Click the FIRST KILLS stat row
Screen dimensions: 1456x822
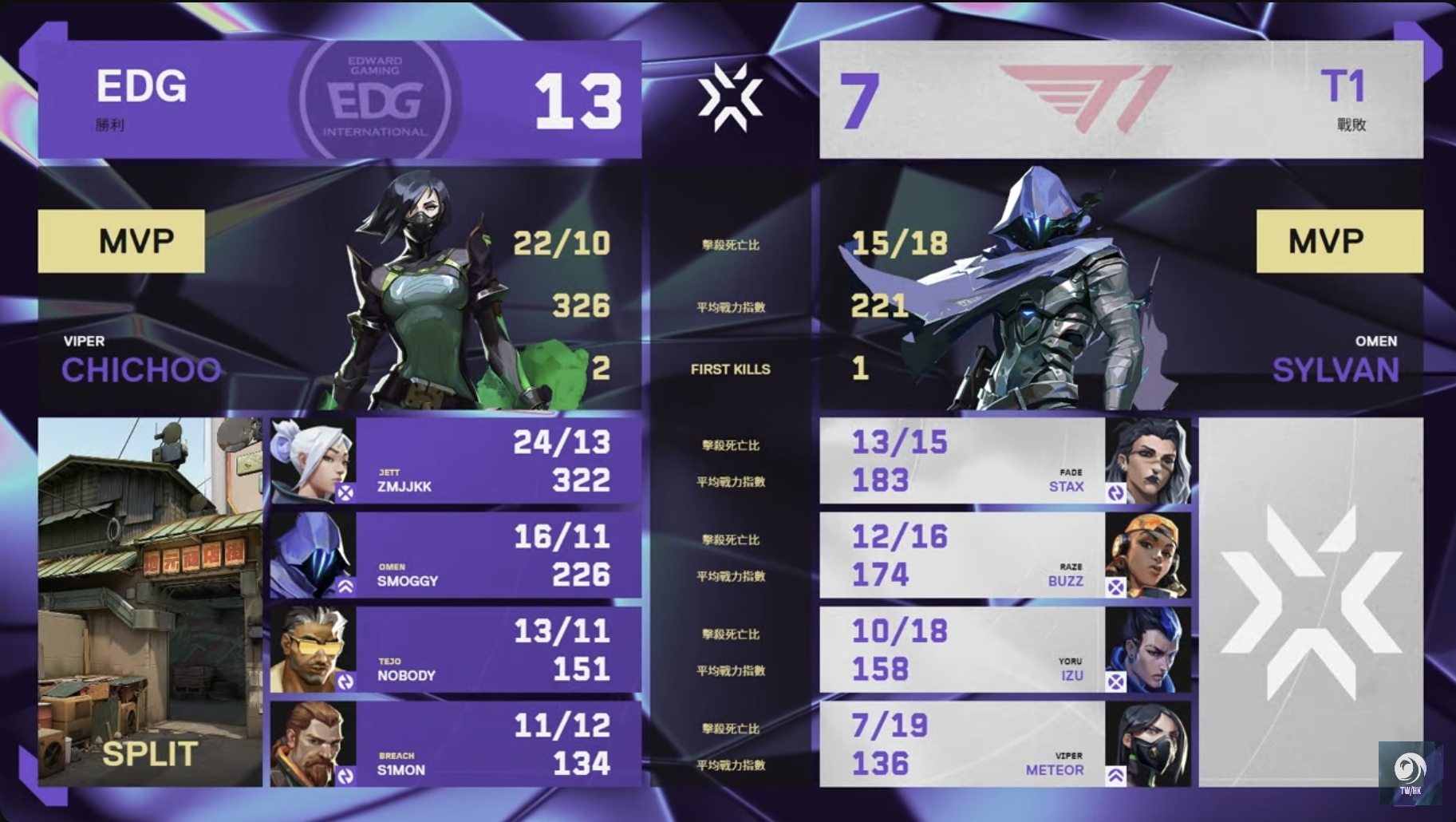(x=730, y=370)
